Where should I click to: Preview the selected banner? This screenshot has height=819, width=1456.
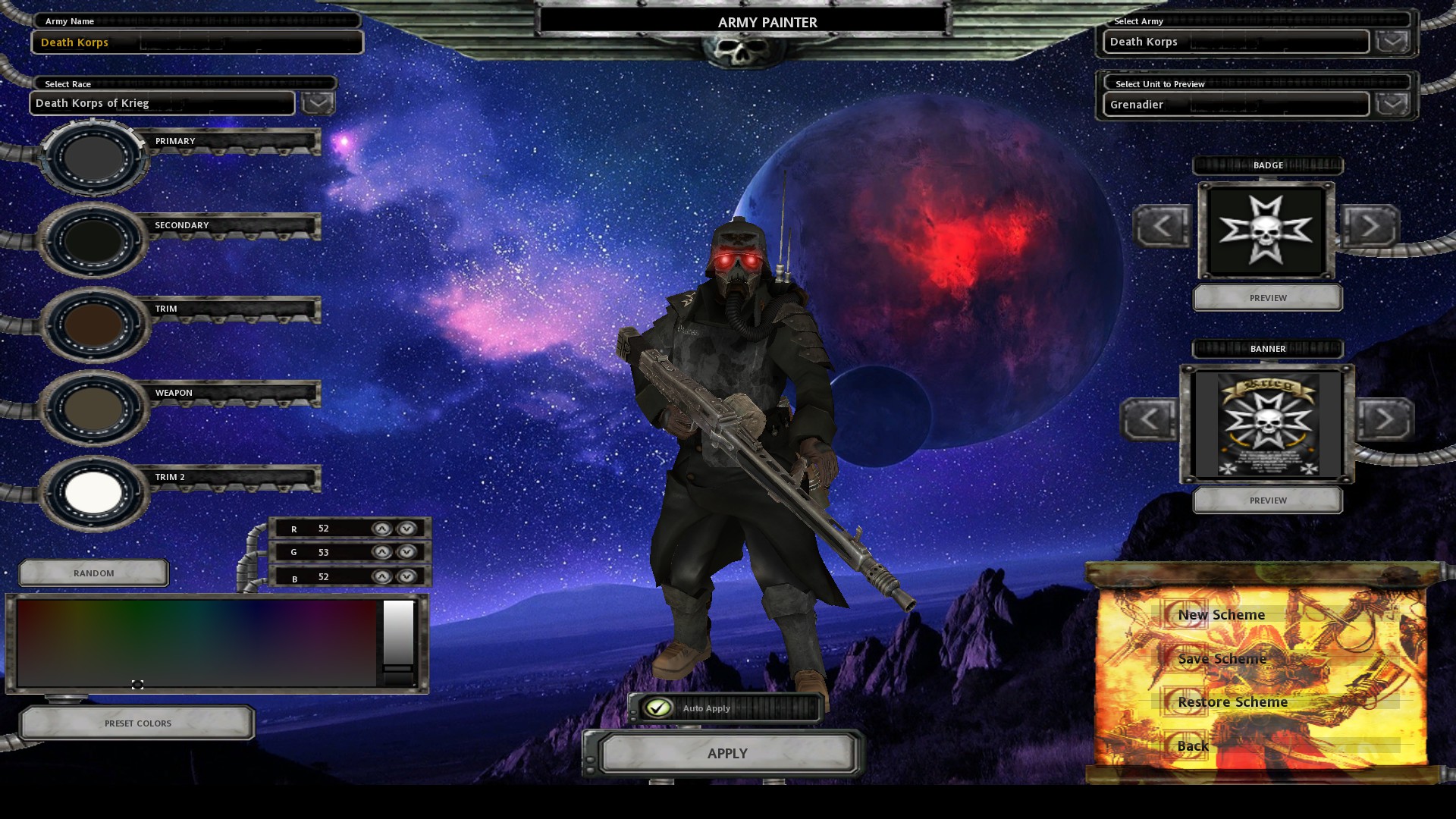pos(1268,500)
